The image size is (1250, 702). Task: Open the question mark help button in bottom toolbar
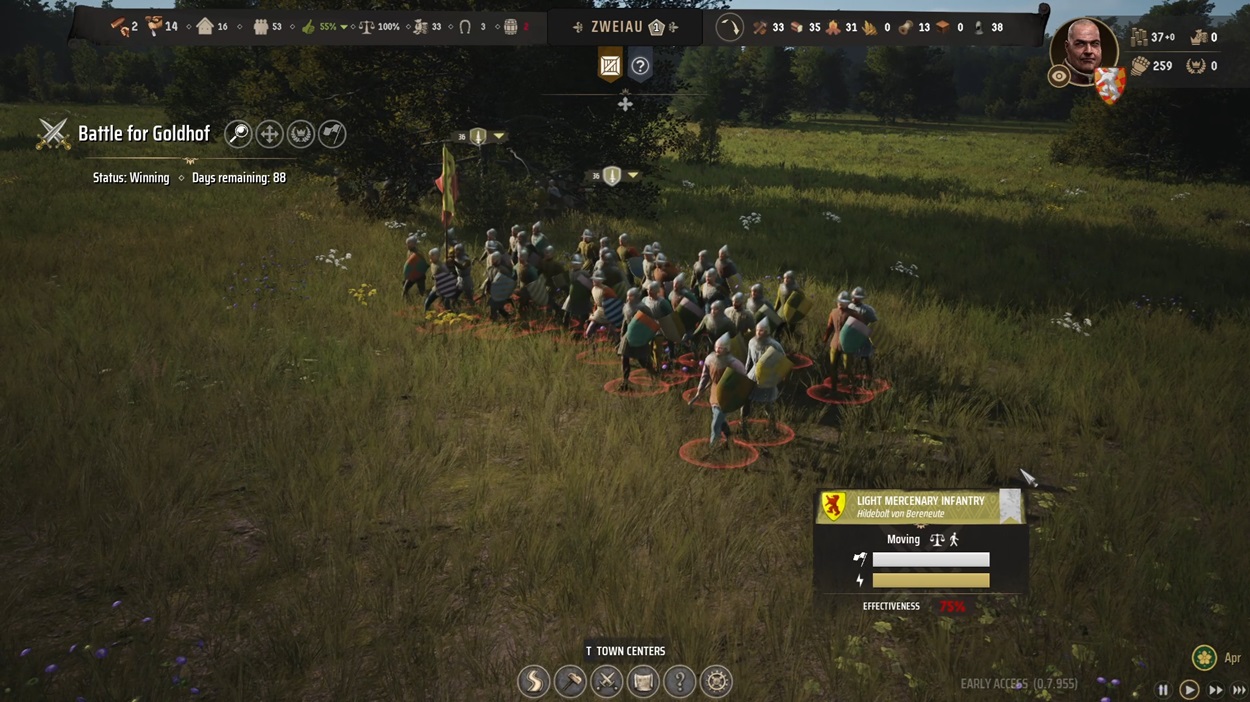pyautogui.click(x=680, y=682)
